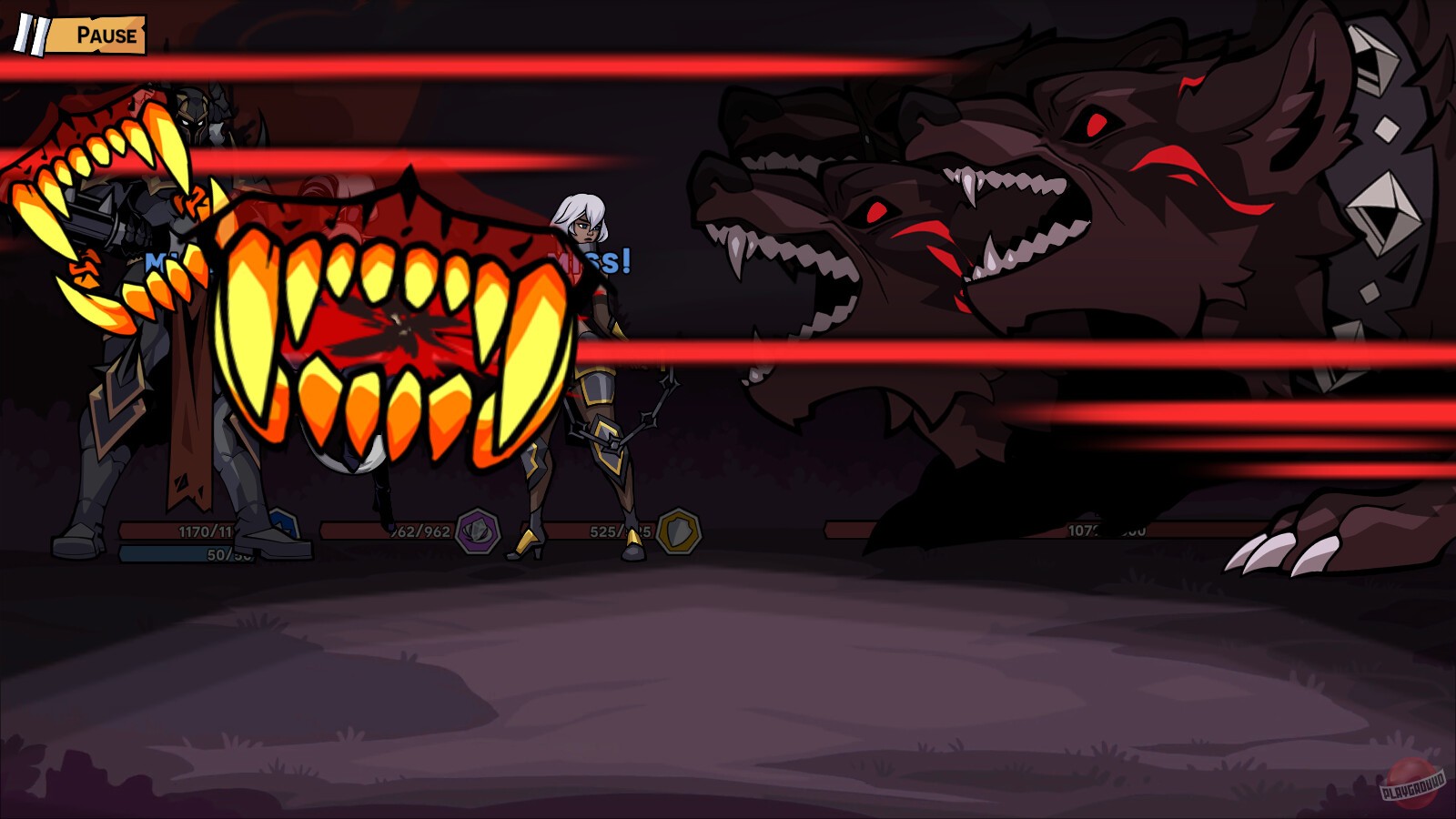Click the white pause bars icon
Screen dimensions: 1456x819
coord(31,36)
